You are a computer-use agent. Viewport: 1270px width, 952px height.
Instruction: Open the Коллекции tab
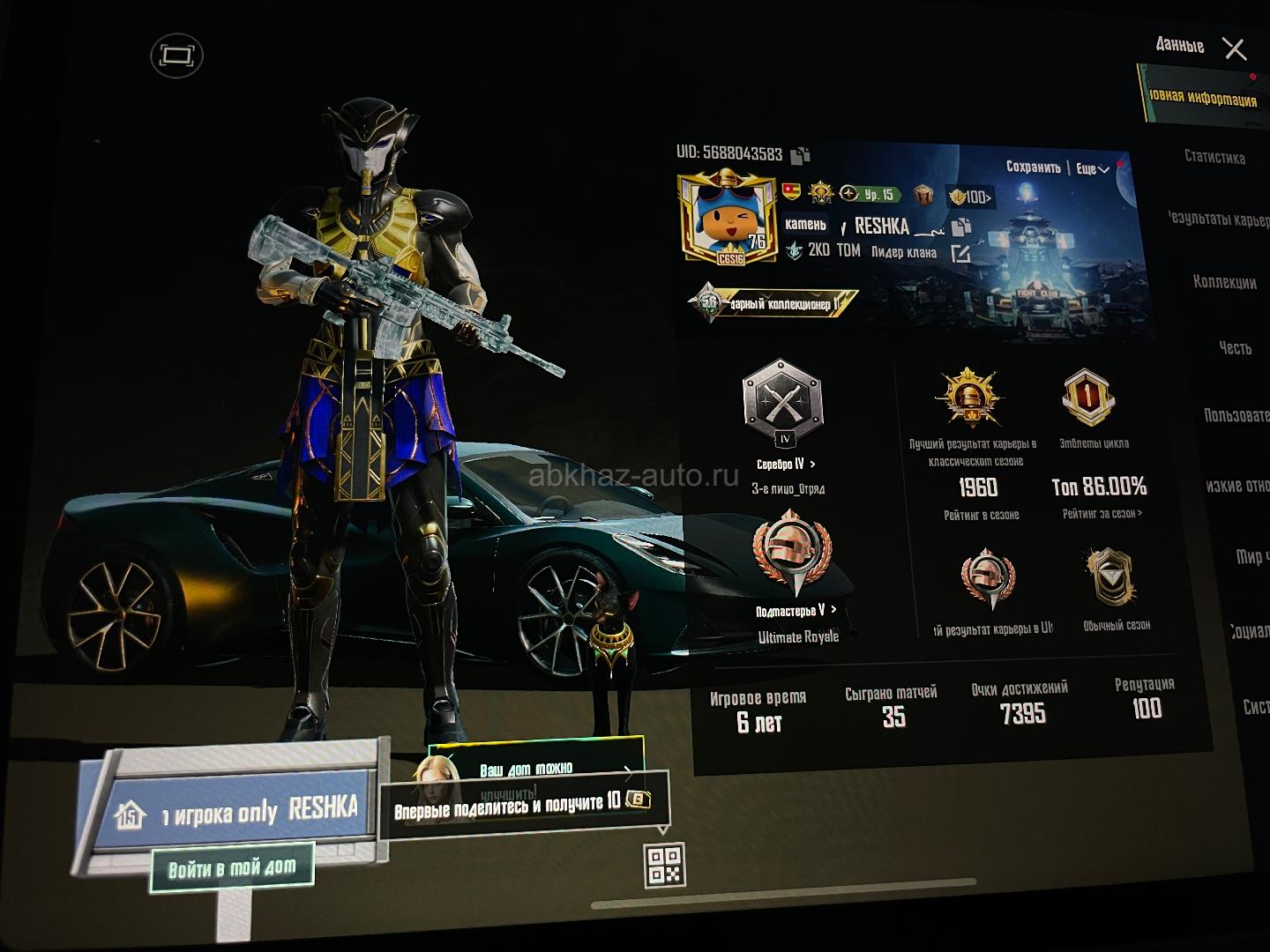(x=1224, y=282)
